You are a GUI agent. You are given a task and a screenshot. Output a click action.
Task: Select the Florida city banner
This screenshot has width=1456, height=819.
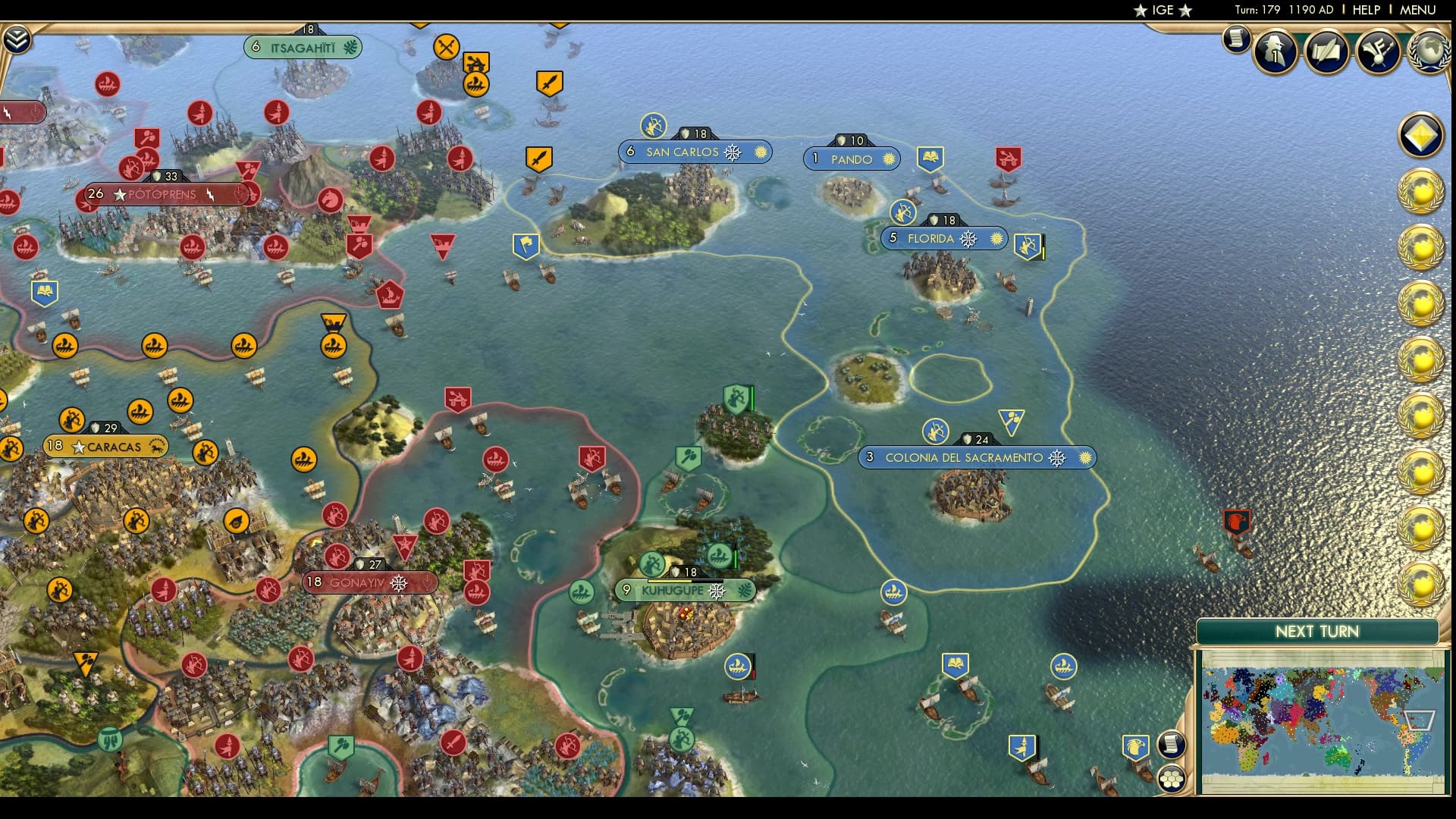point(943,237)
